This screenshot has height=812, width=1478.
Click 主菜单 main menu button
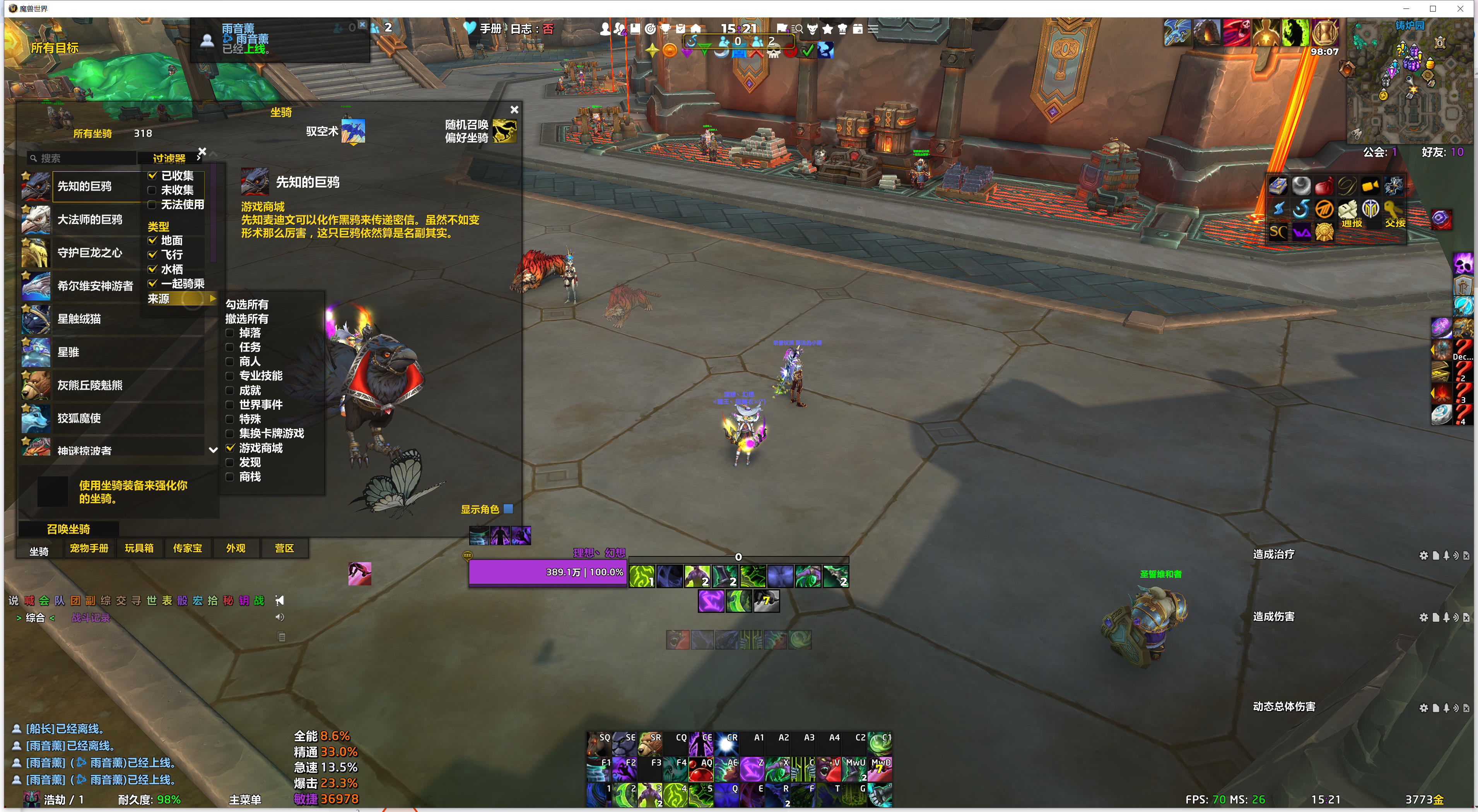pyautogui.click(x=245, y=799)
